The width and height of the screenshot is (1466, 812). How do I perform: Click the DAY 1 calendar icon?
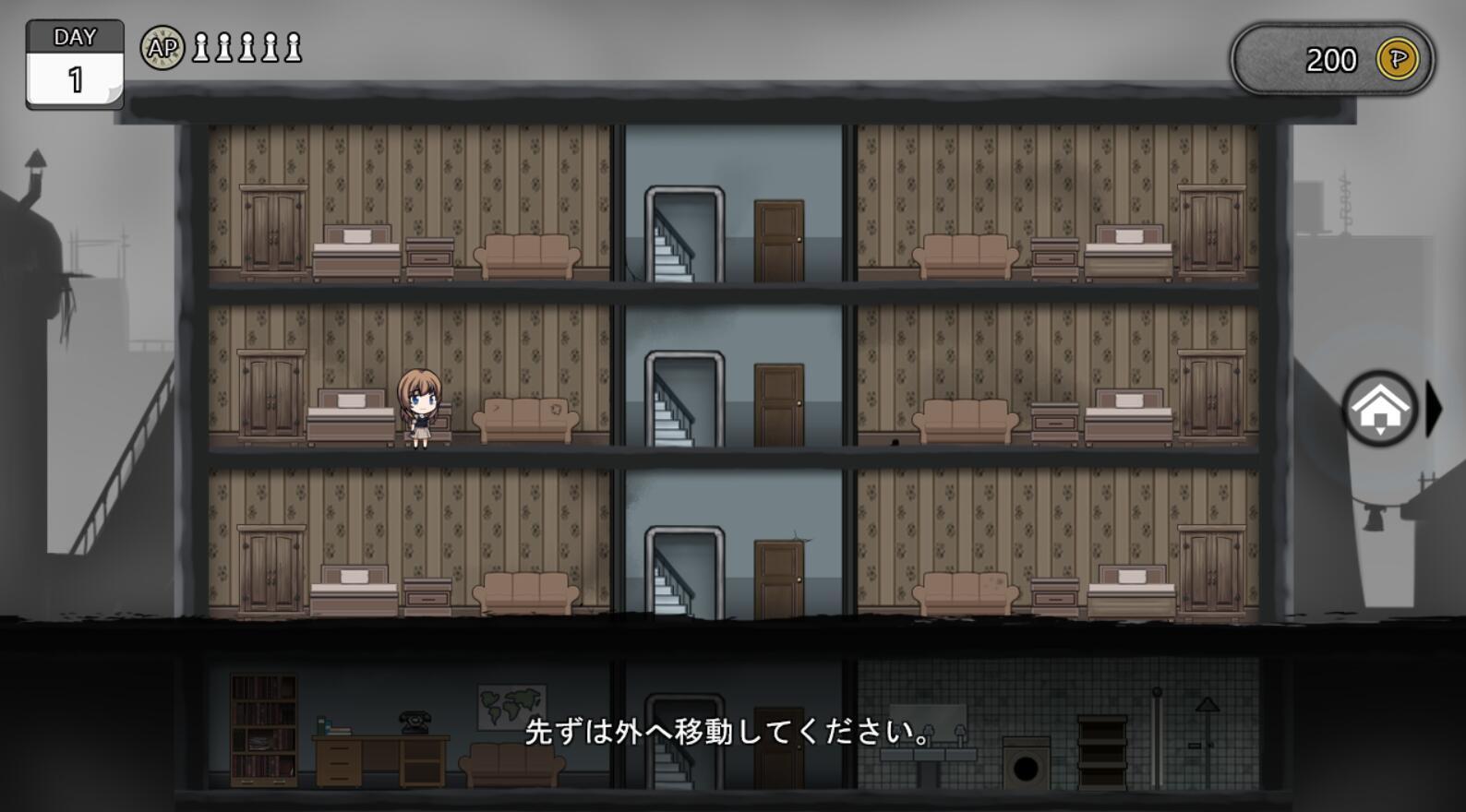[x=74, y=58]
